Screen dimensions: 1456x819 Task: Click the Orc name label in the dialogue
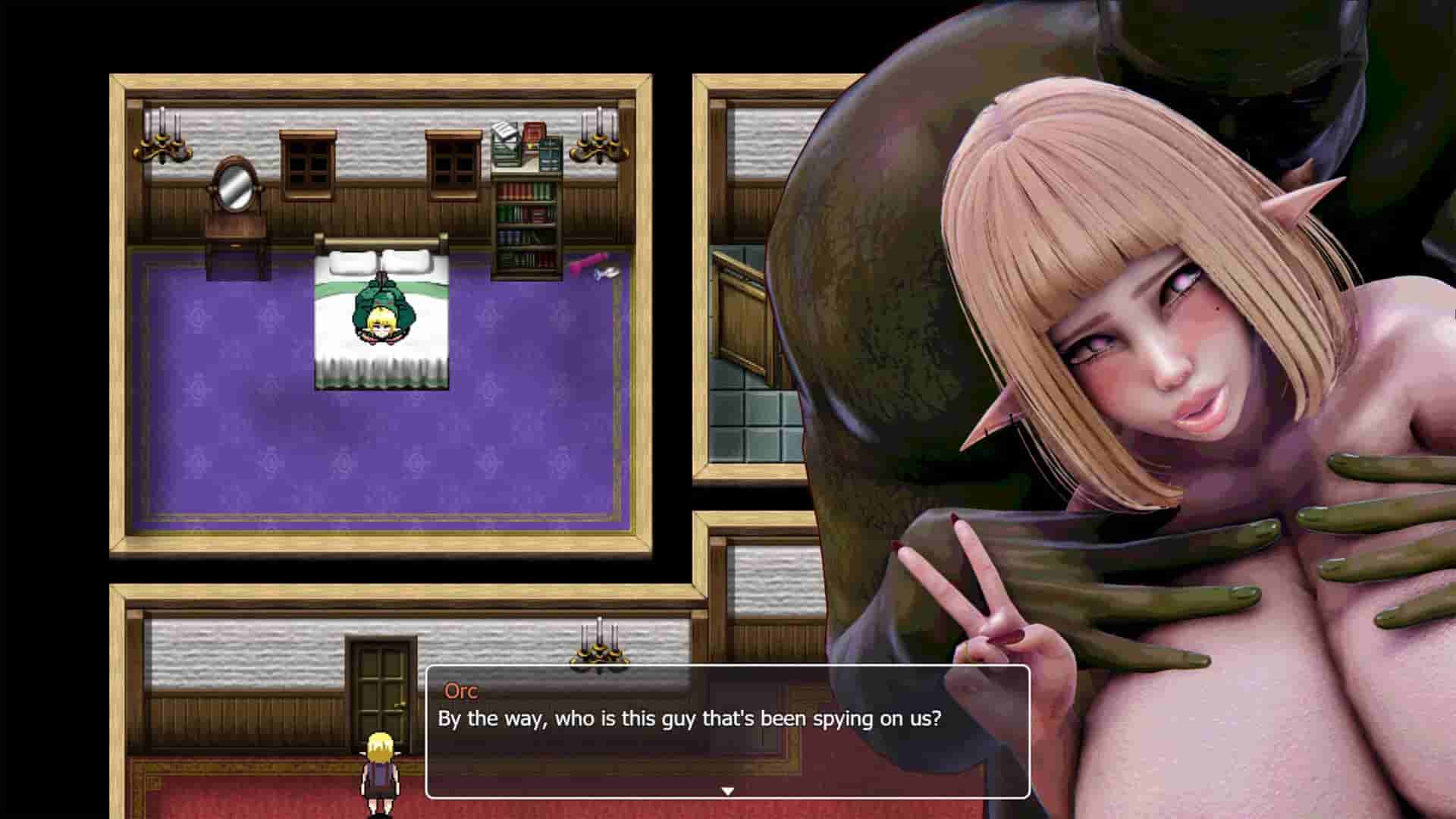(460, 691)
